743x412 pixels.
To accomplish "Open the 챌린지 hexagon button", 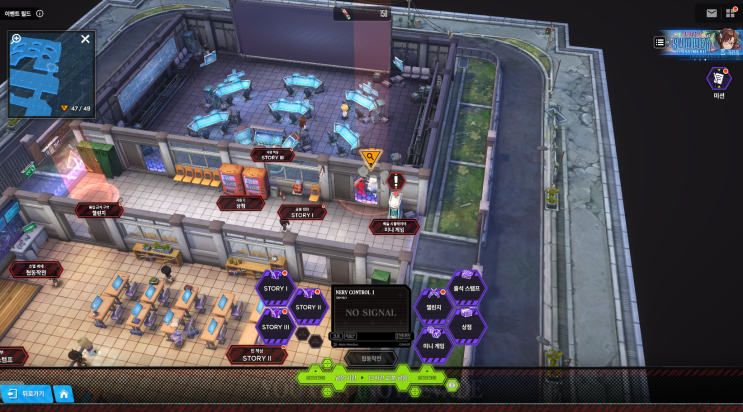I will coord(434,307).
